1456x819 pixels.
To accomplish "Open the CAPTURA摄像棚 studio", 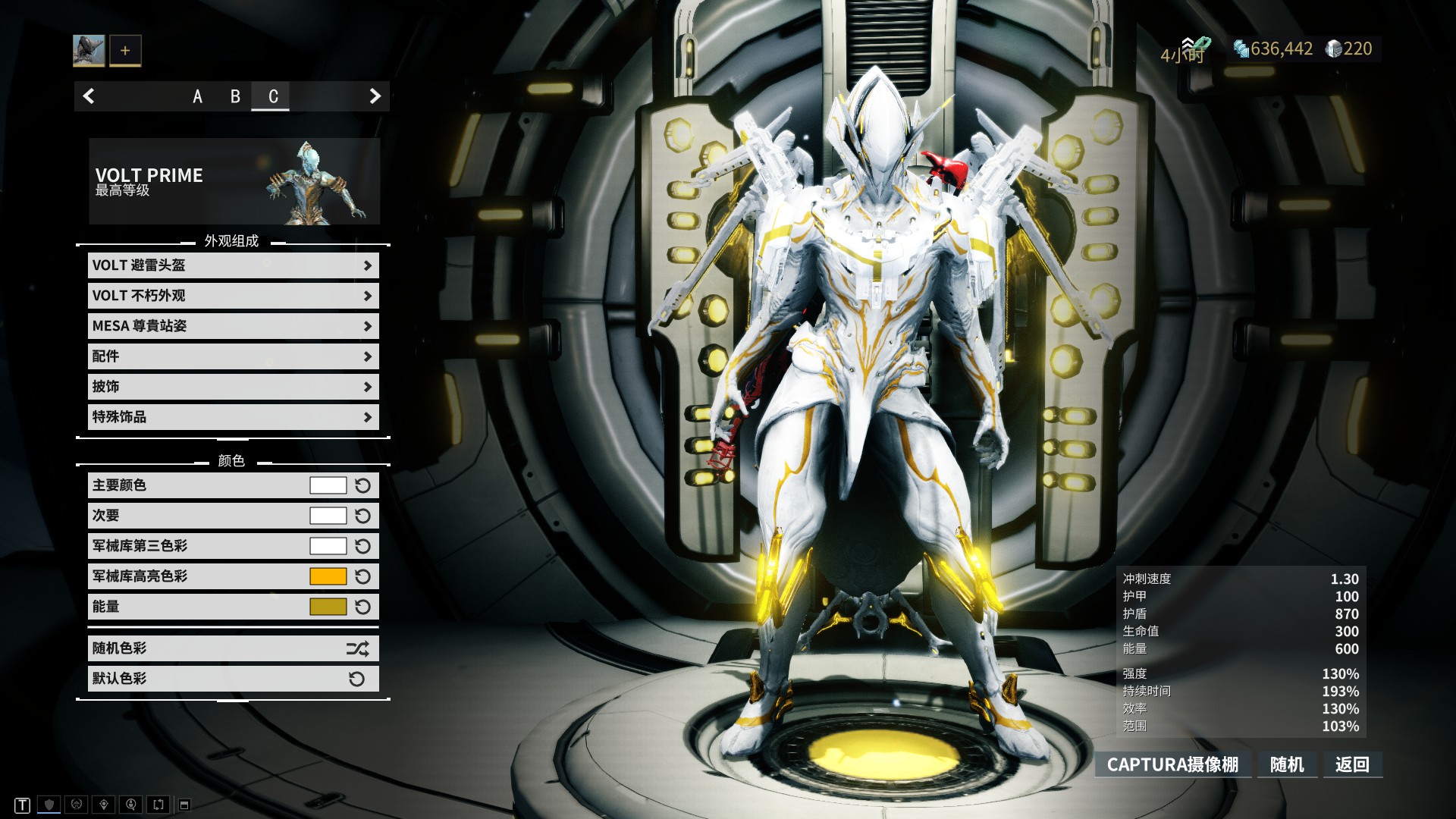I will [1172, 764].
